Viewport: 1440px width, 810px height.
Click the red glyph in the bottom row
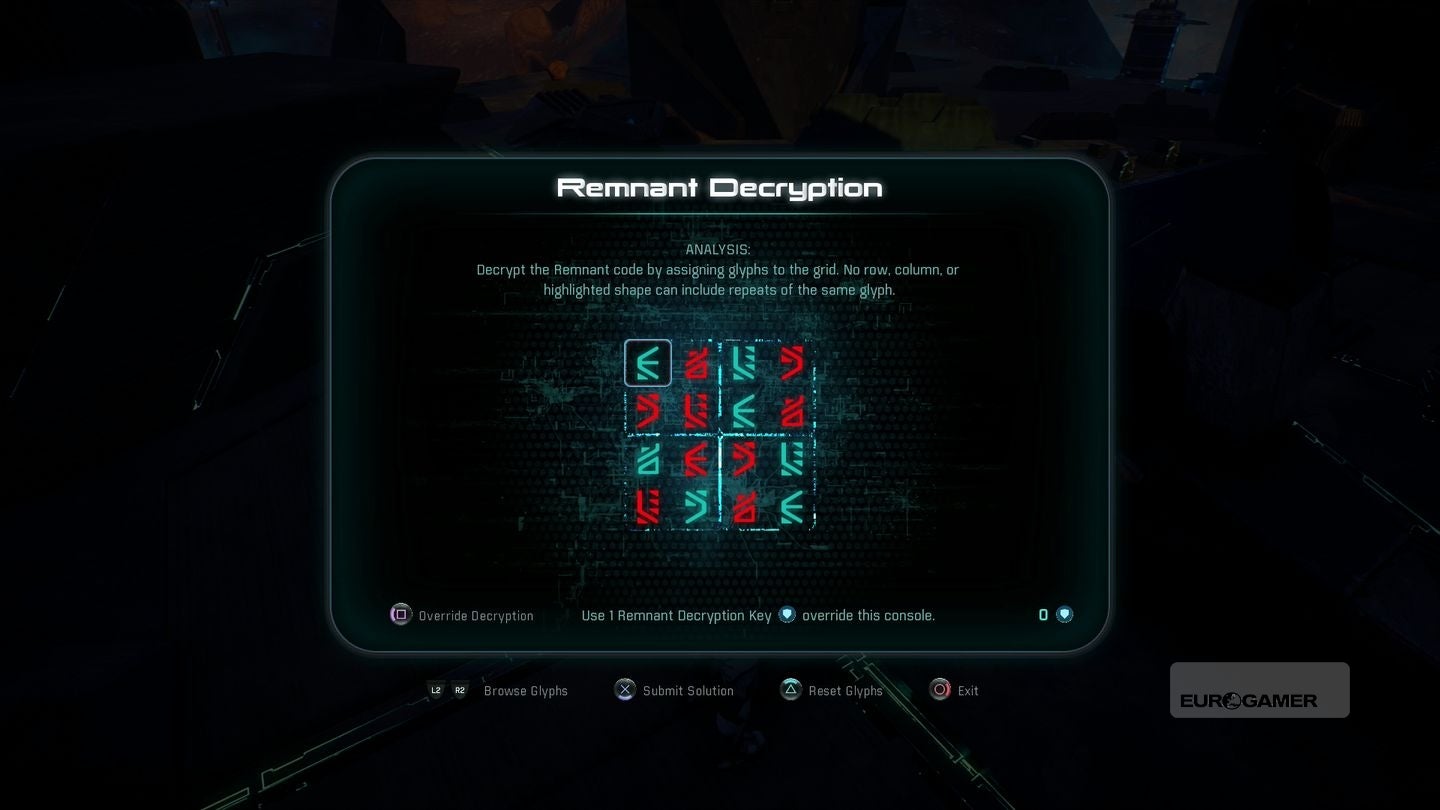click(648, 508)
